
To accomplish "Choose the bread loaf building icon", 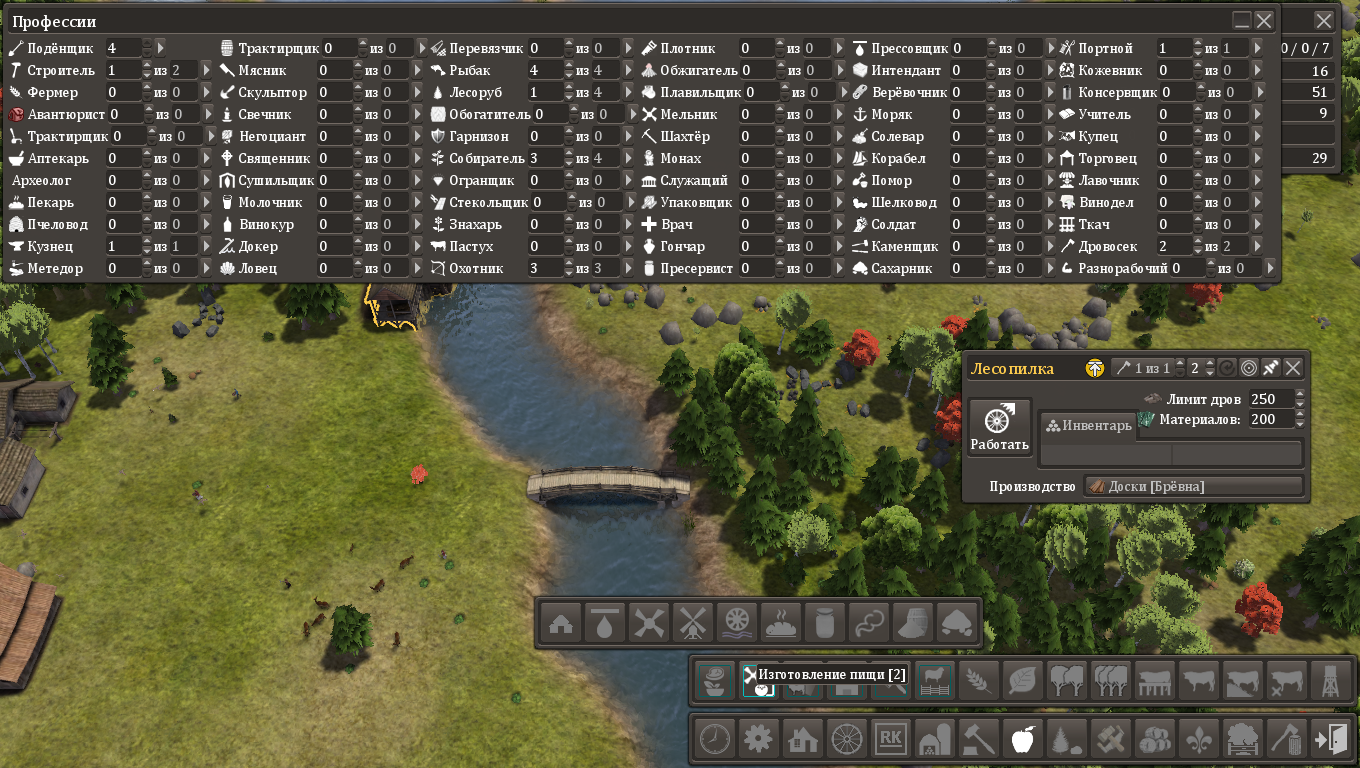I will tap(781, 623).
